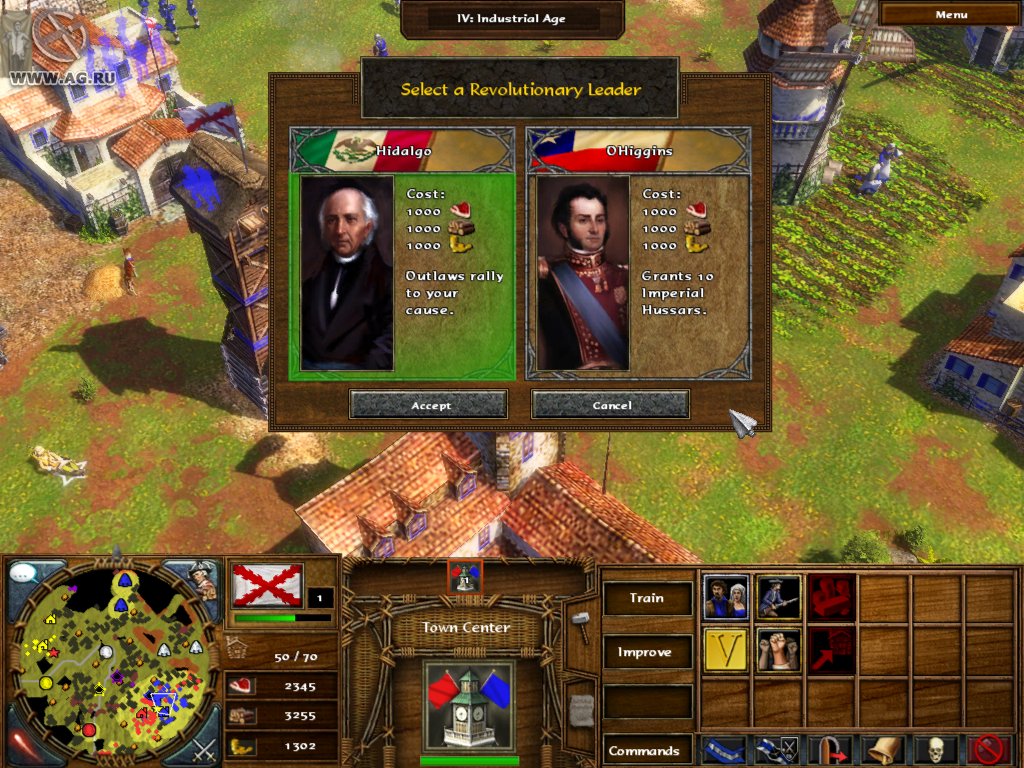This screenshot has height=768, width=1024.
Task: Open the player summary pirate-hat icon
Action: tap(202, 580)
